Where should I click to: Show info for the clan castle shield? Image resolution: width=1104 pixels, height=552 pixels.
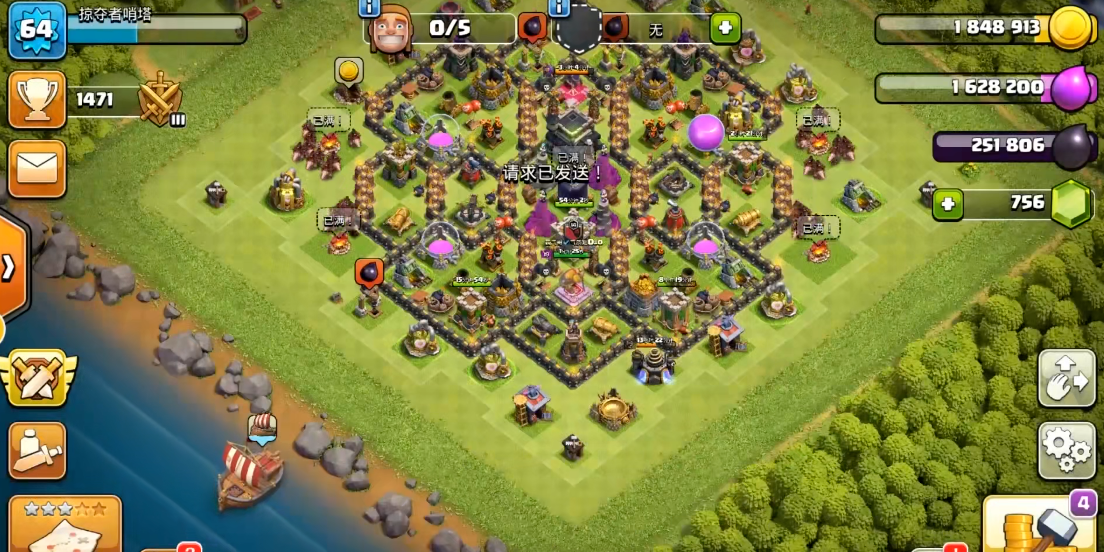[x=558, y=8]
